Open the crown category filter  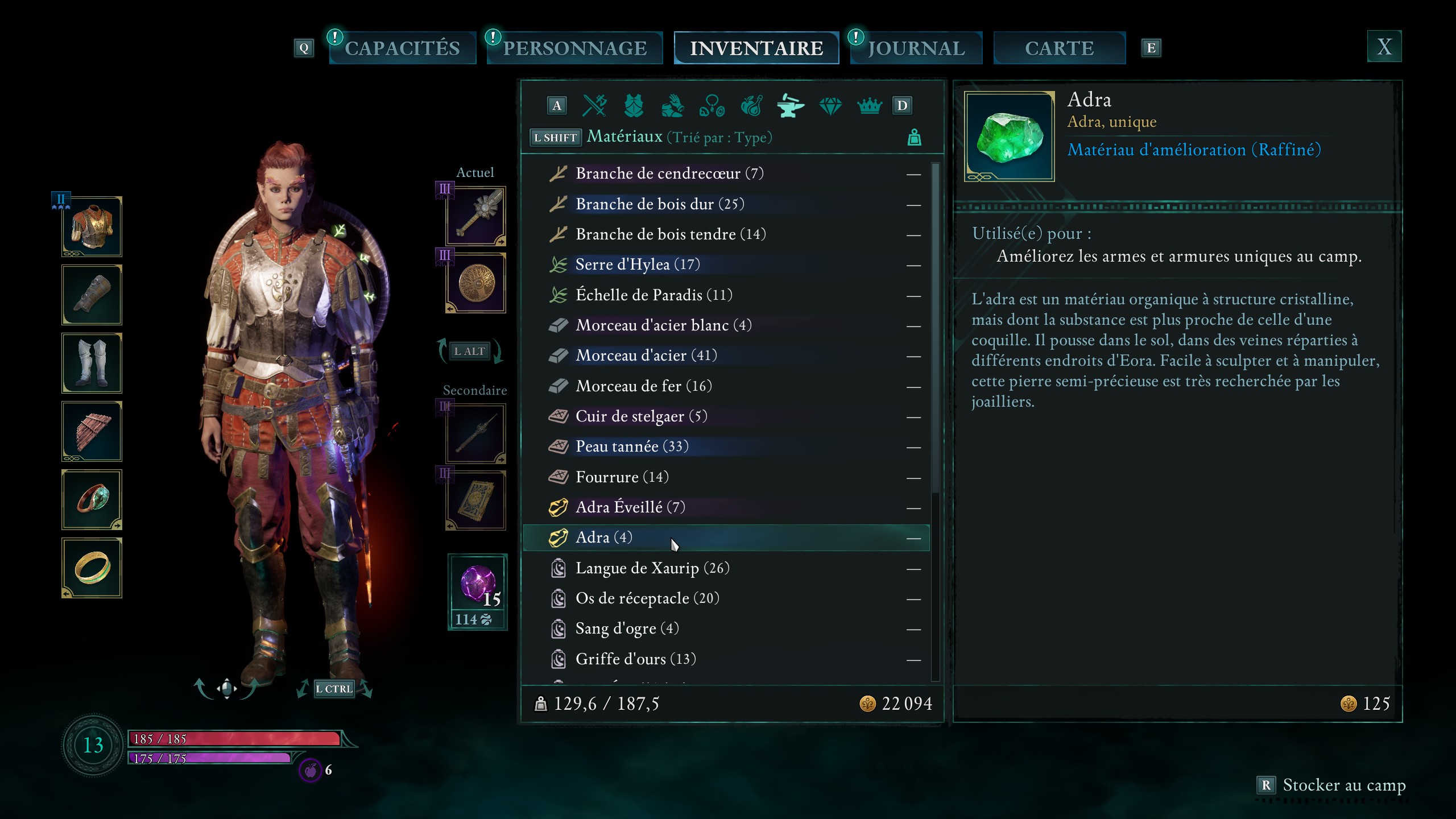869,106
